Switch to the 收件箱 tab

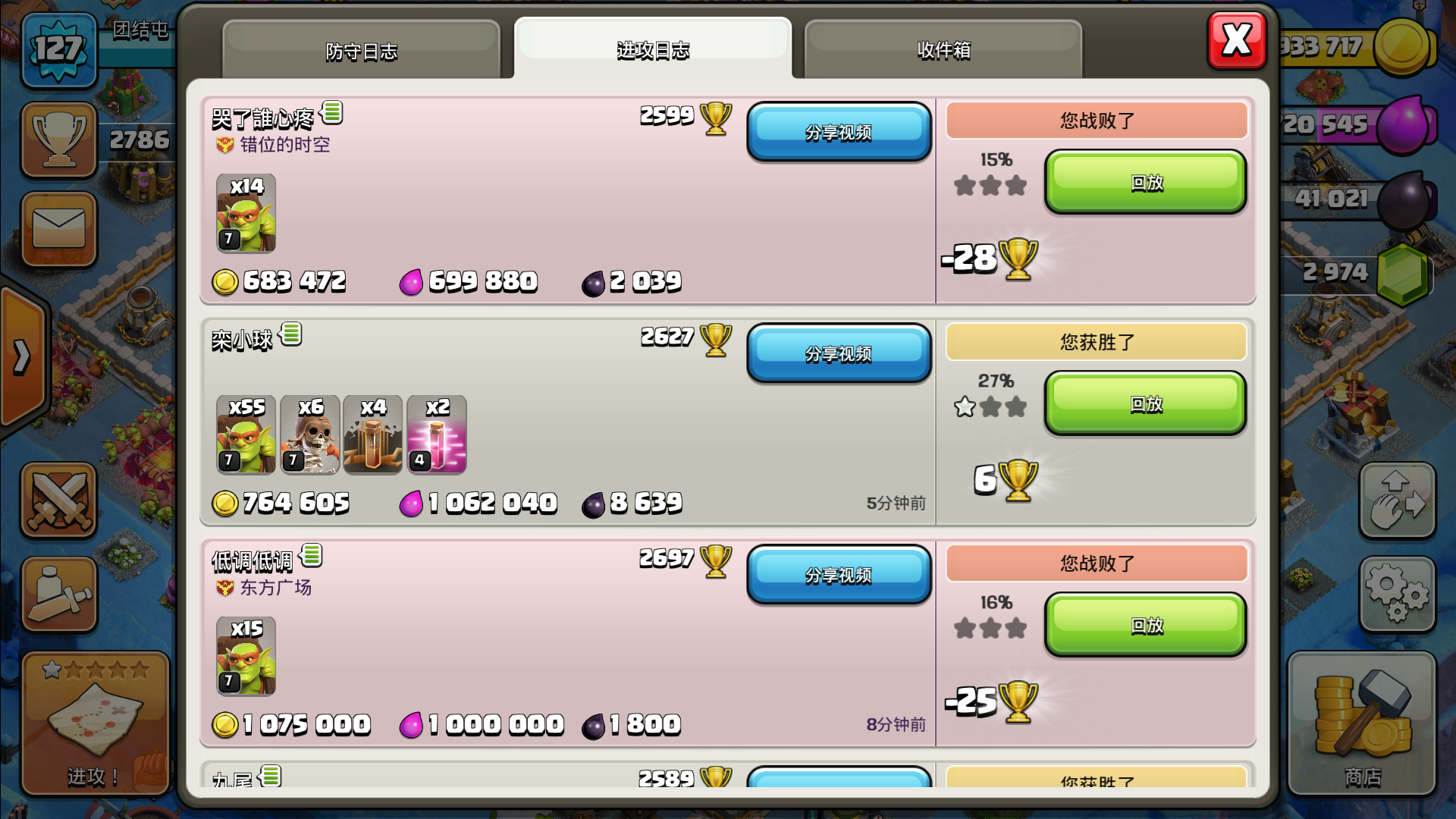(x=943, y=49)
